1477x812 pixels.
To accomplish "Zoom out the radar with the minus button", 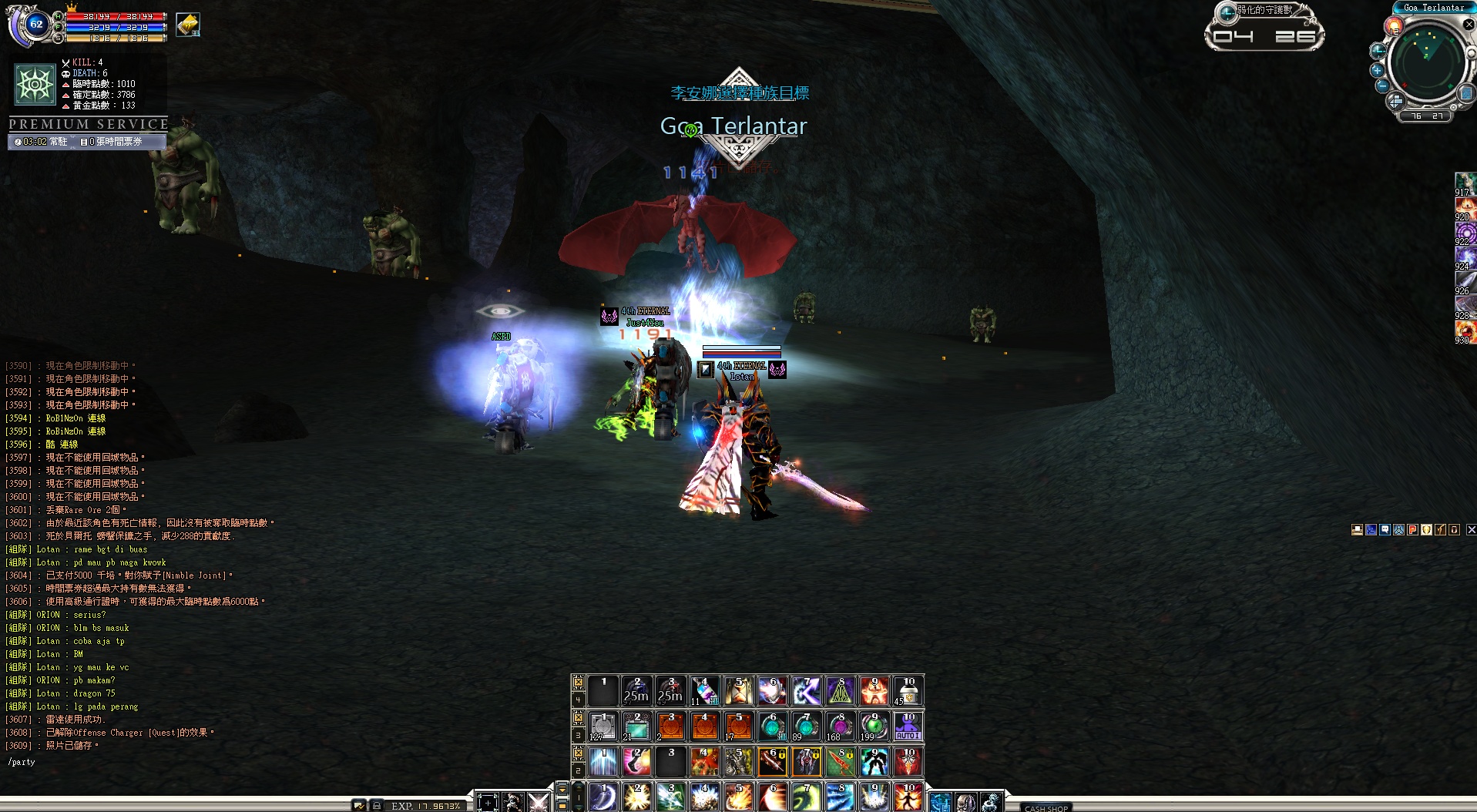I will coord(1383,86).
